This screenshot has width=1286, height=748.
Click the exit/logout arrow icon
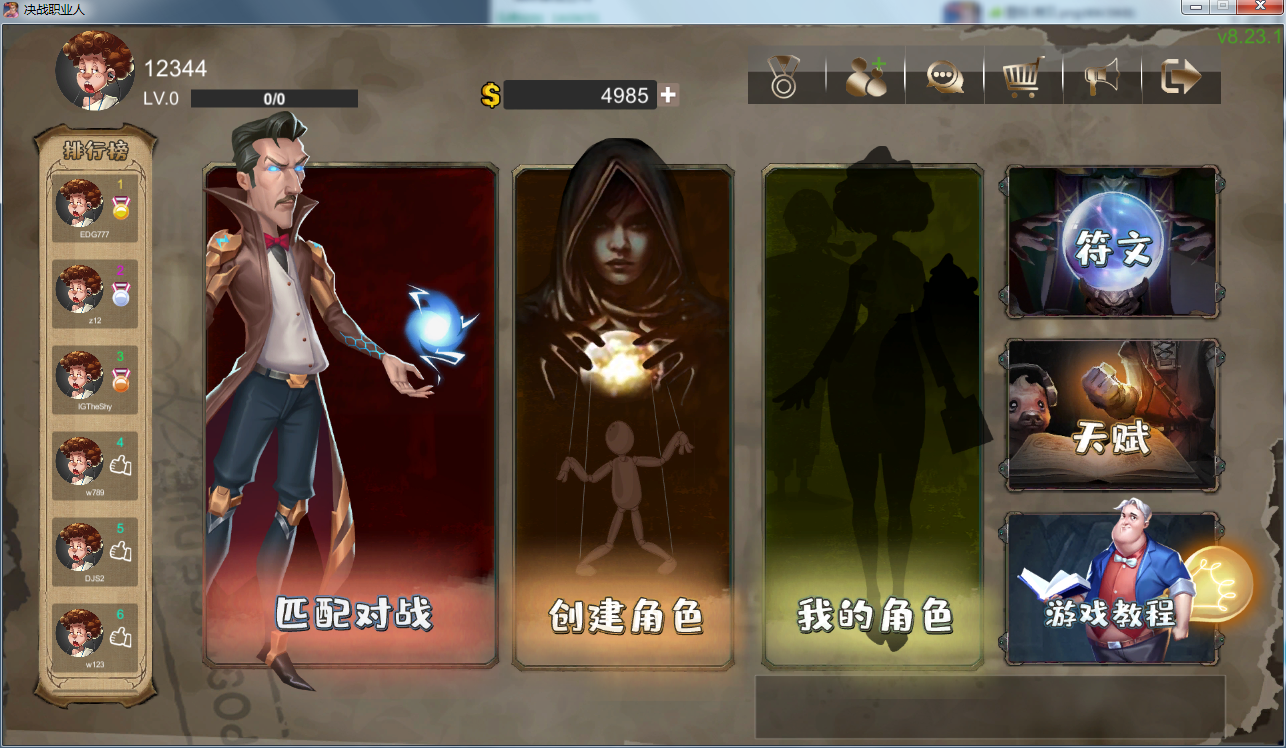[1182, 78]
